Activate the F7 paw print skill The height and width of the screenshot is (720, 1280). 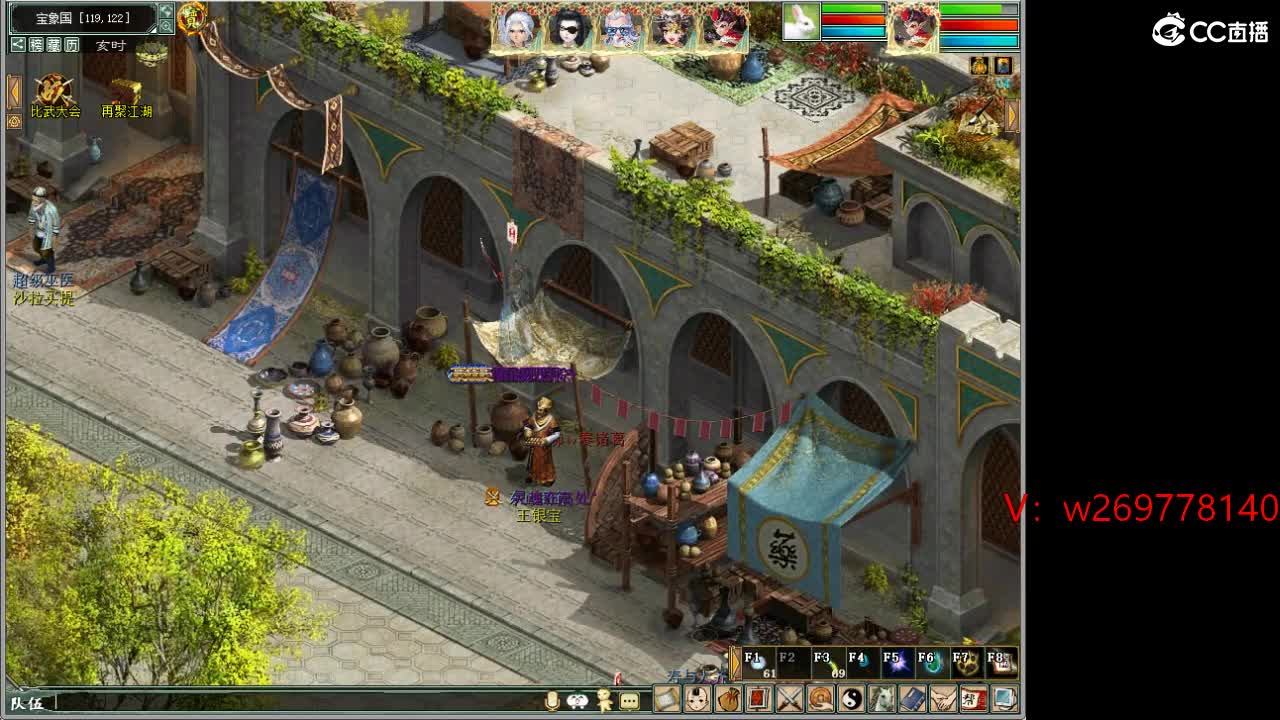964,663
